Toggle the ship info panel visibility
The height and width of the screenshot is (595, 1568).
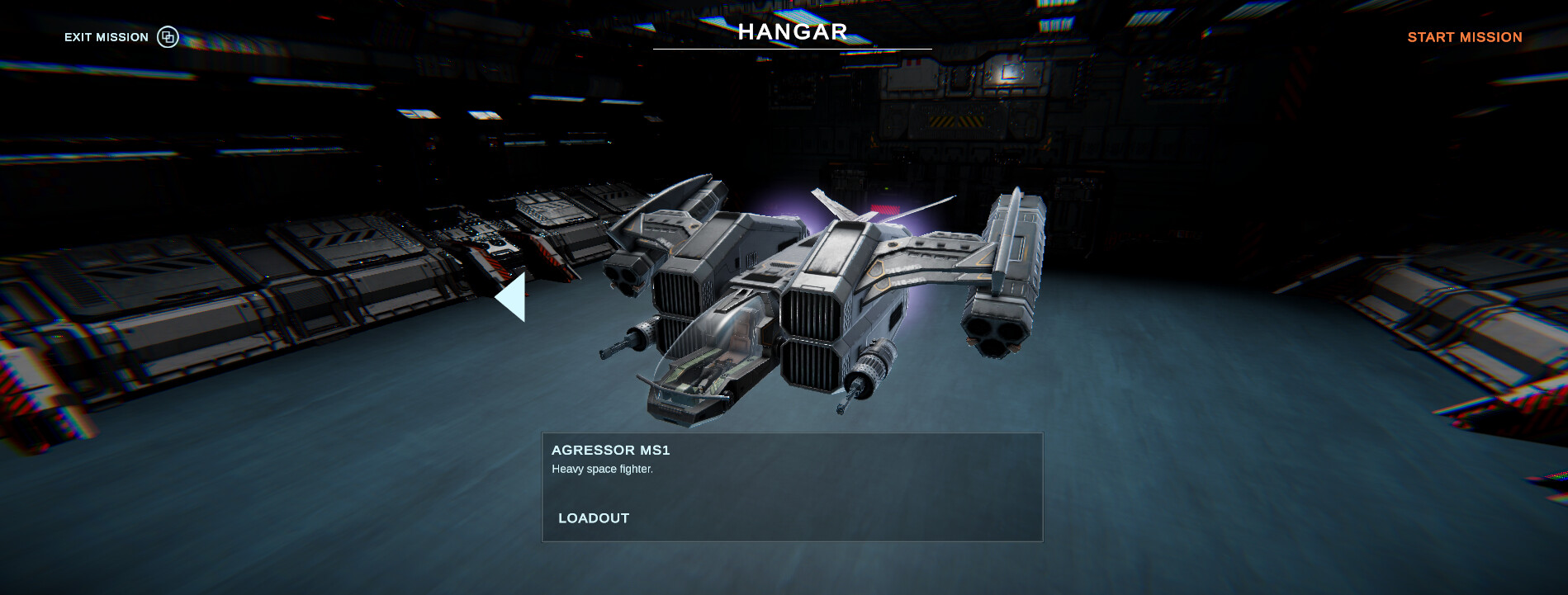pyautogui.click(x=791, y=485)
